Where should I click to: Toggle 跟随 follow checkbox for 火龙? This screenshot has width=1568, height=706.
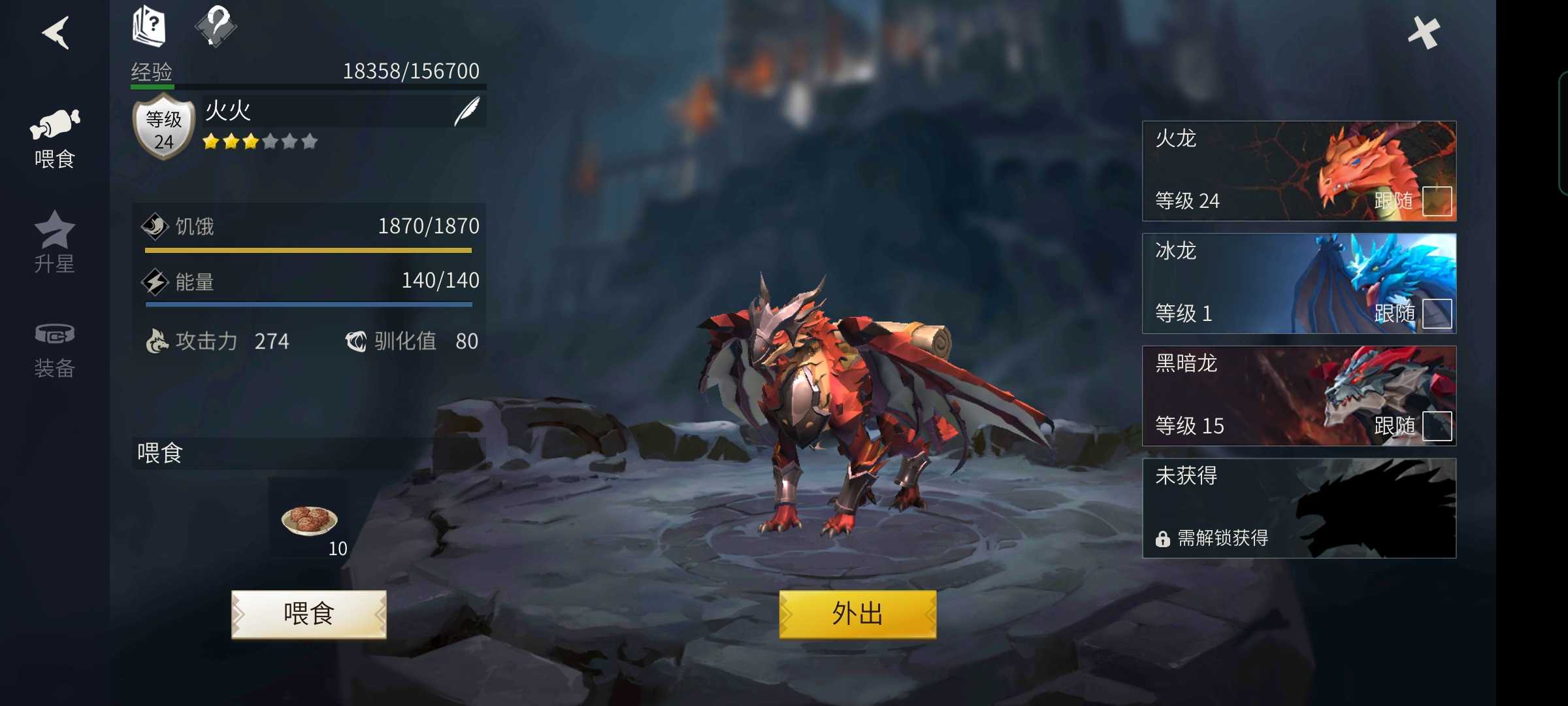[1437, 201]
